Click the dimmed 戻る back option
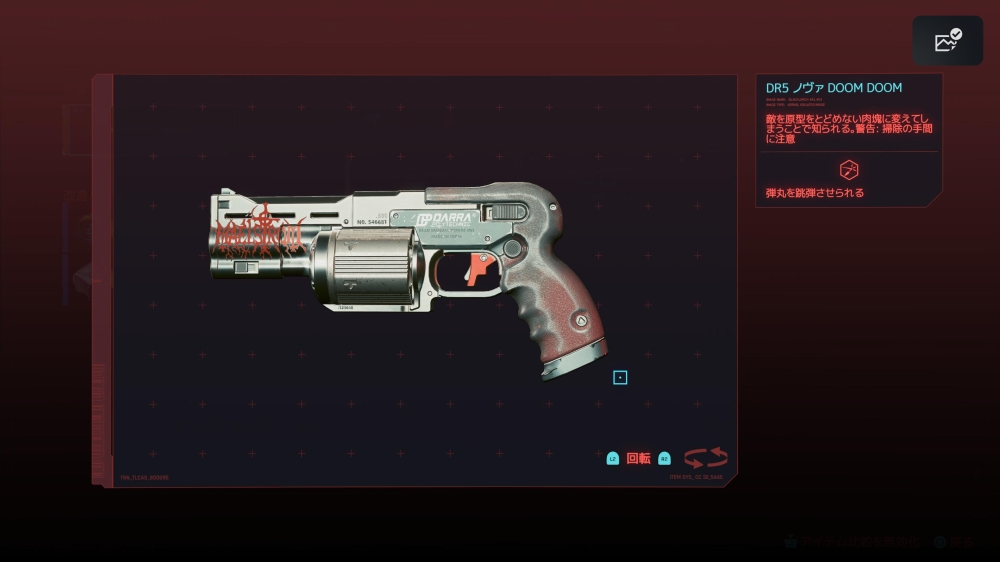Screen dimensions: 1000x562 (x=961, y=542)
